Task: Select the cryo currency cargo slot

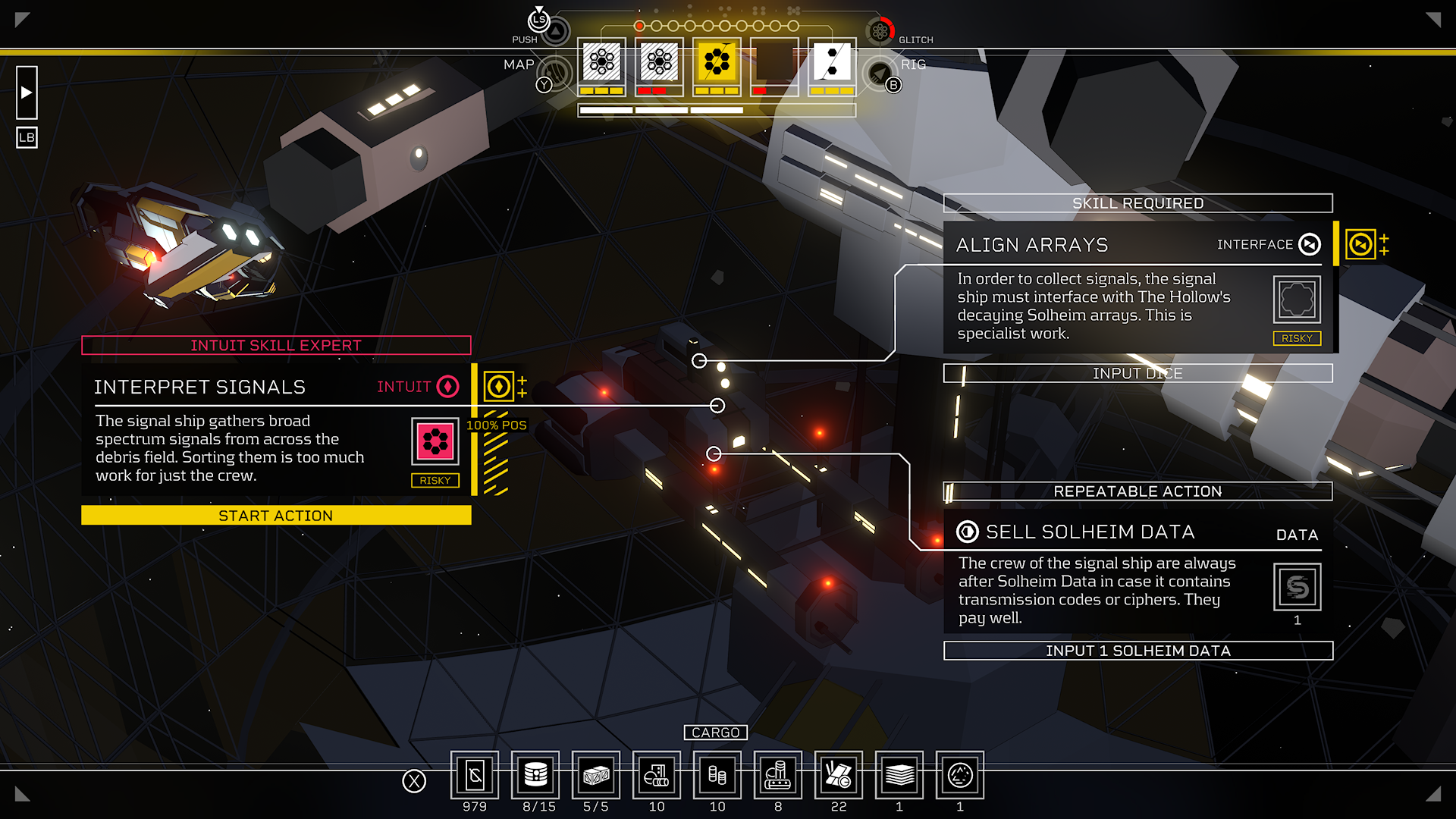Action: (x=475, y=775)
